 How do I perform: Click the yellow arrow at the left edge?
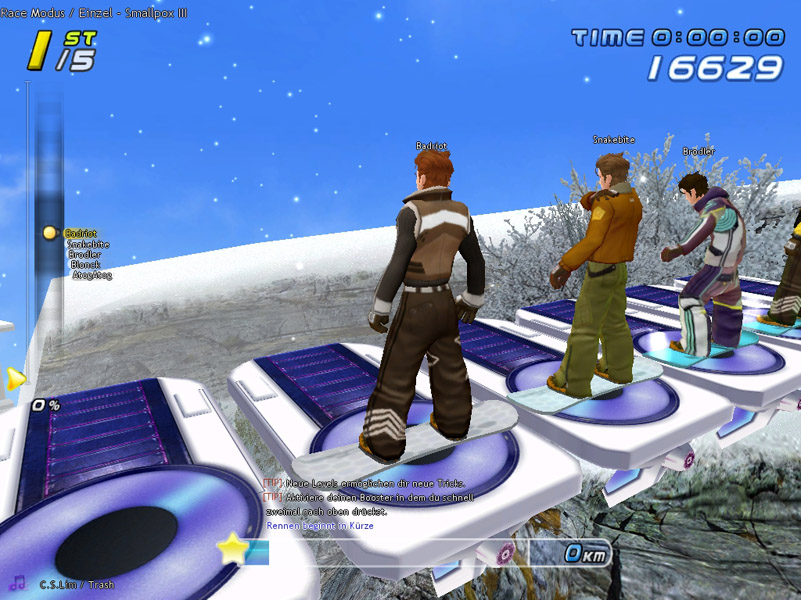tap(14, 378)
